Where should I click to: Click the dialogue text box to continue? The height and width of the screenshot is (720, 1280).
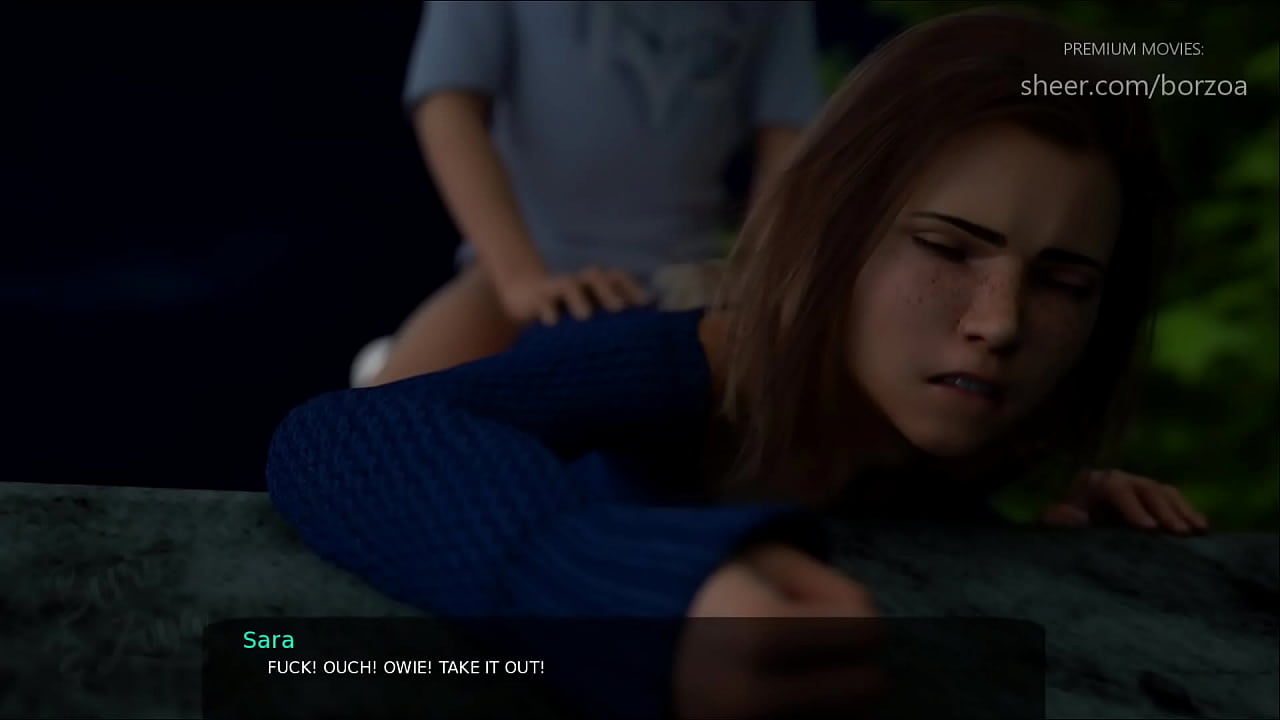pyautogui.click(x=624, y=666)
